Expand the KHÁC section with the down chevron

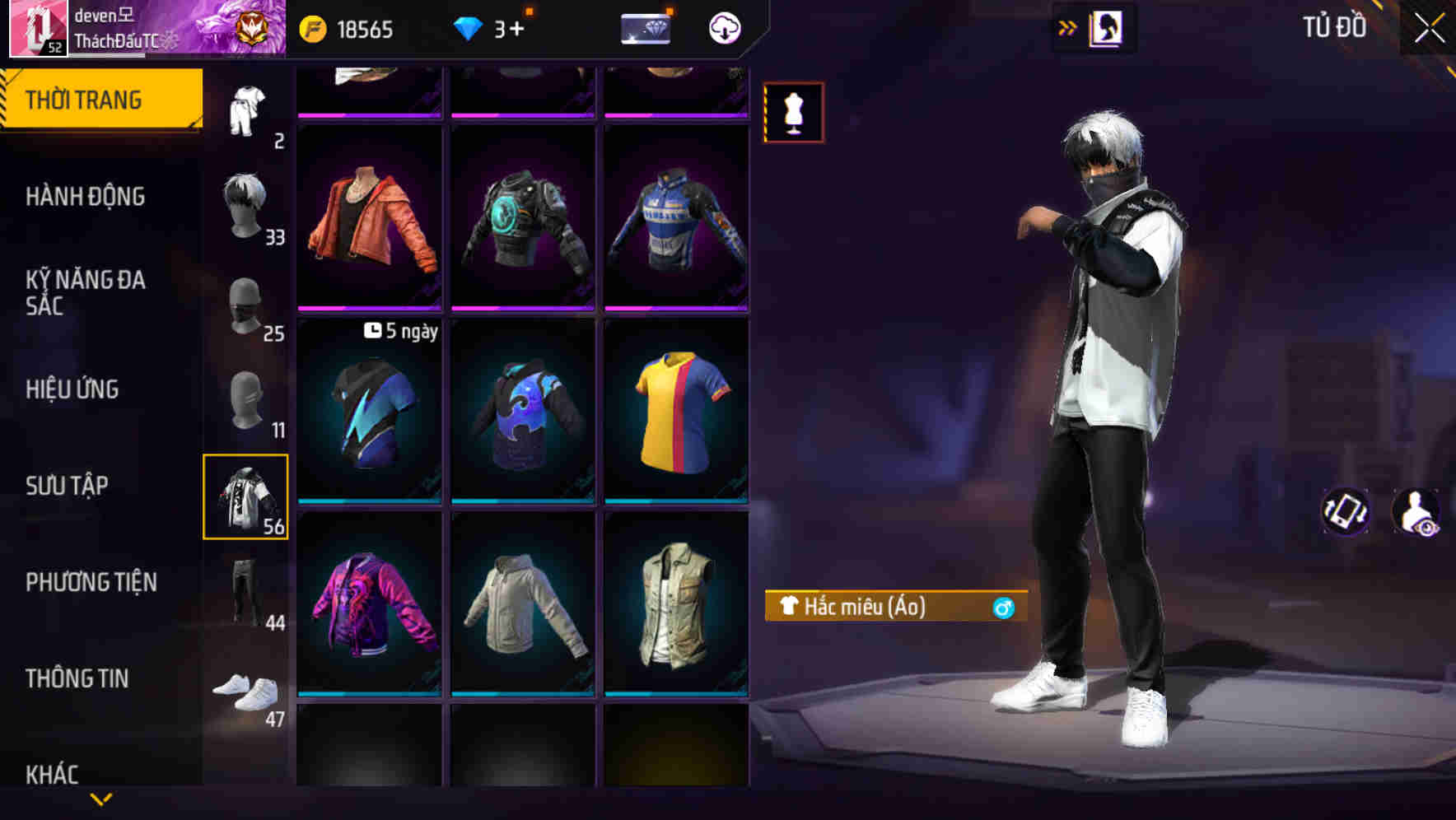point(101,798)
